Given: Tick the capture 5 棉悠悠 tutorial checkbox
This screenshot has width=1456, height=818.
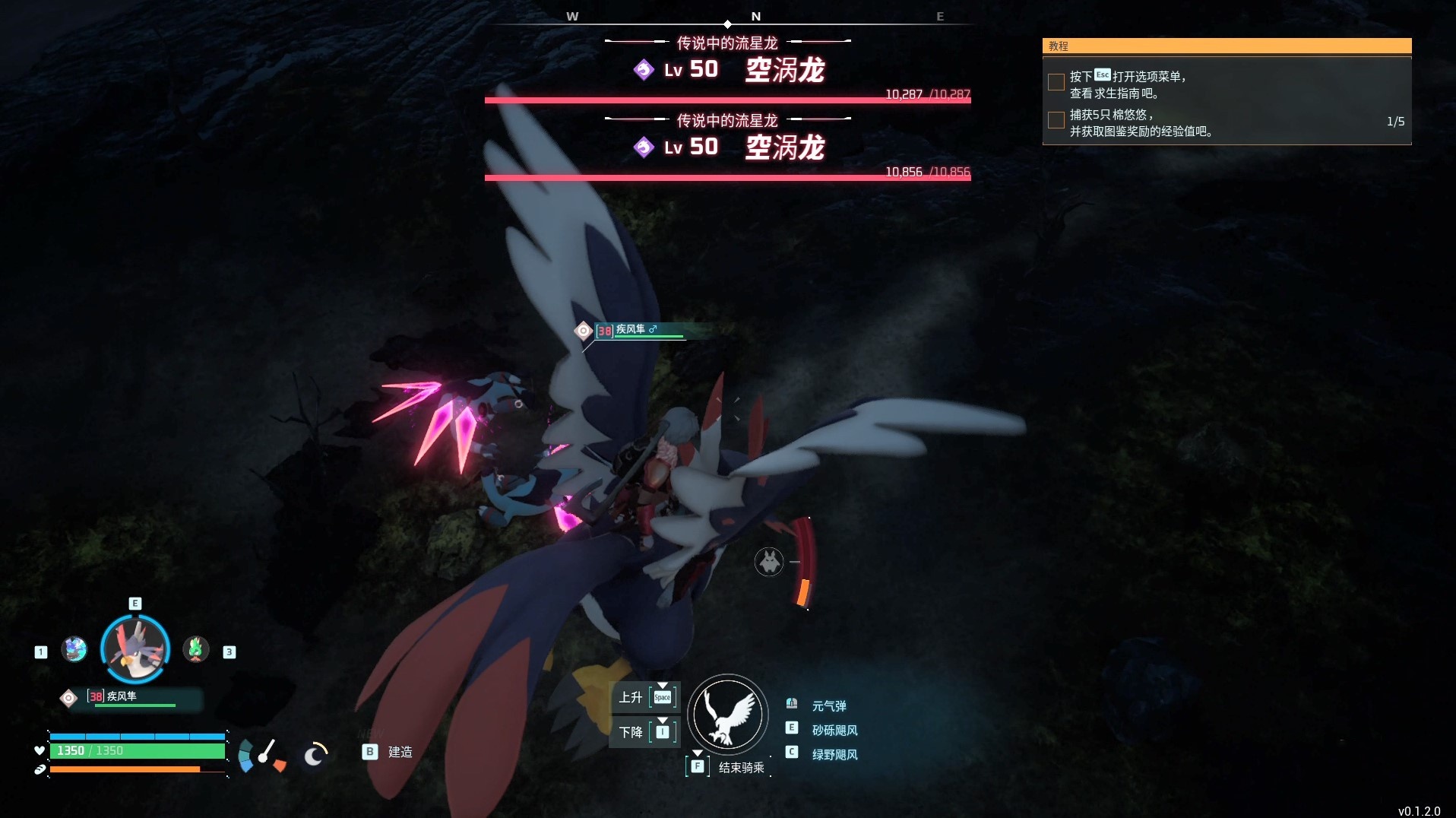Looking at the screenshot, I should coord(1056,120).
